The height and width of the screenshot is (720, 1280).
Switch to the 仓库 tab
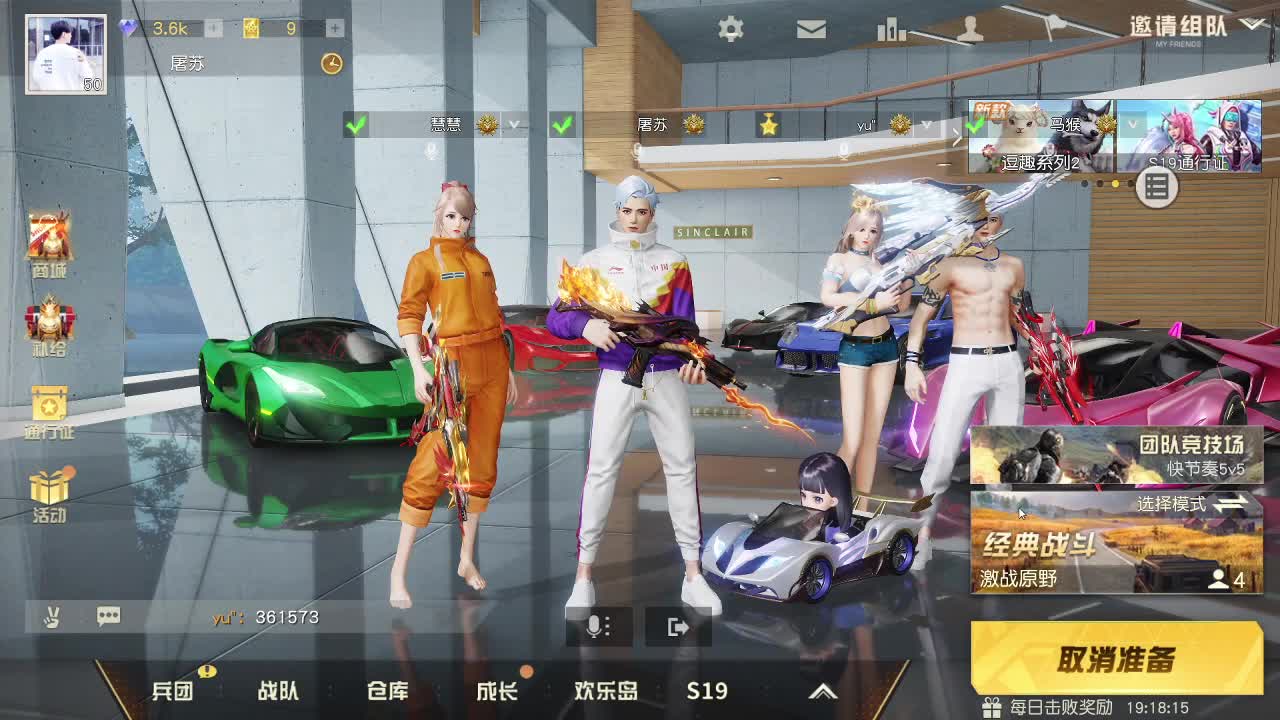coord(387,690)
